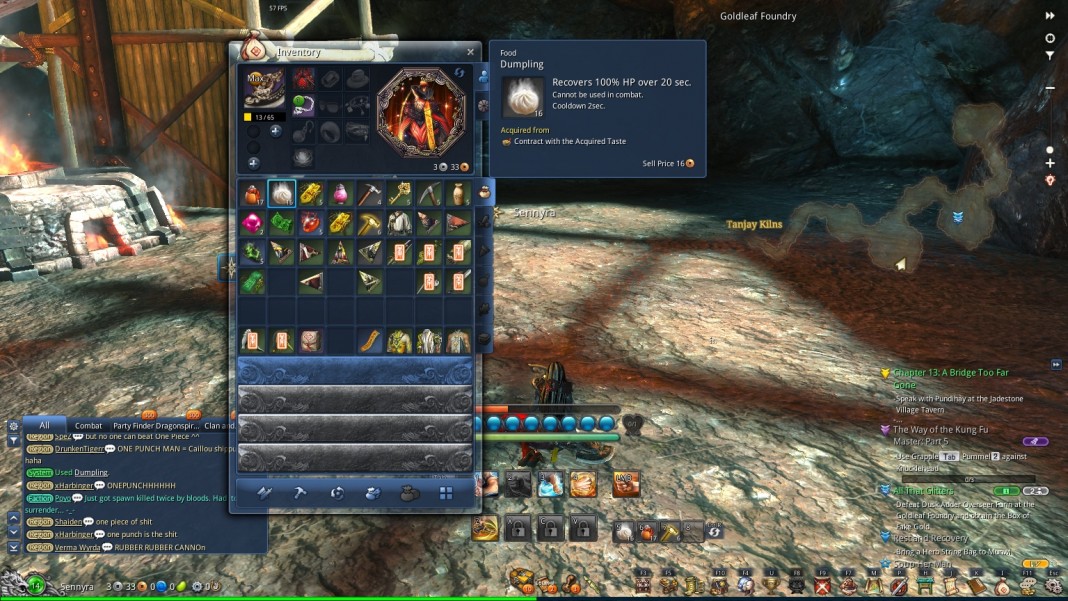The image size is (1068, 601).
Task: Close the Inventory window
Action: (470, 52)
